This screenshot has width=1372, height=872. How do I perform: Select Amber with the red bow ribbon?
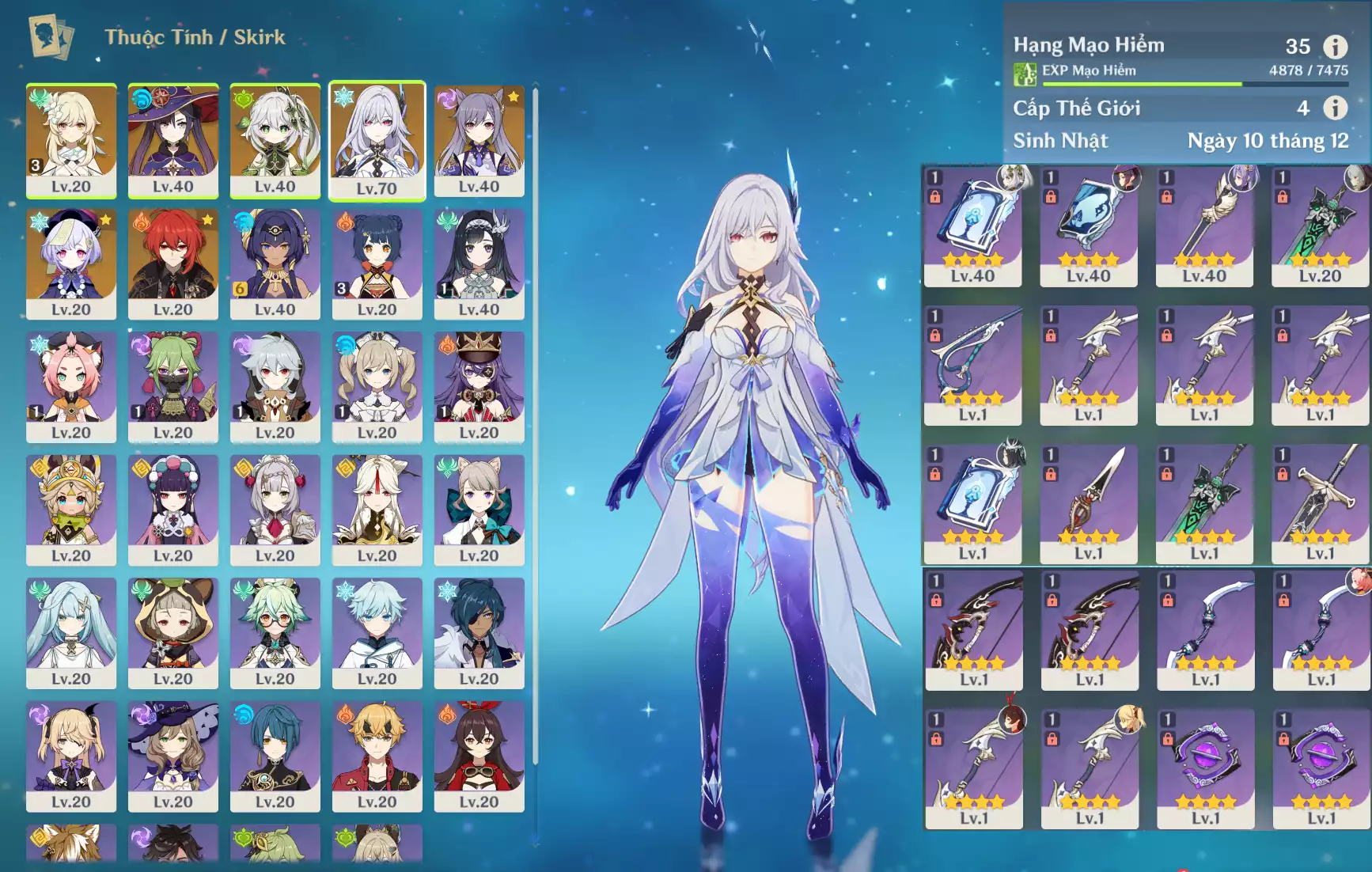click(479, 756)
